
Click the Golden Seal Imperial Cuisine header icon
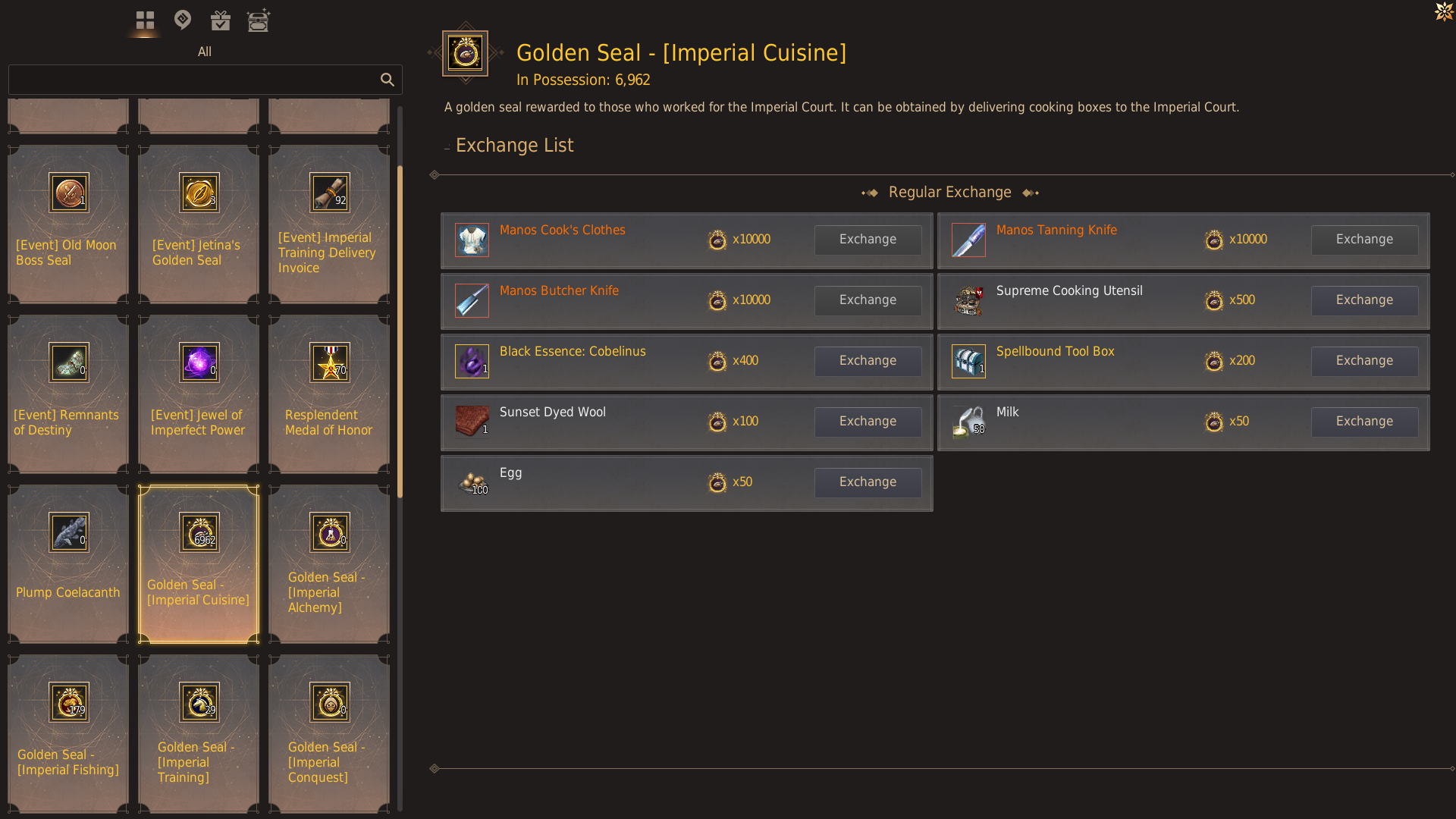tap(465, 53)
